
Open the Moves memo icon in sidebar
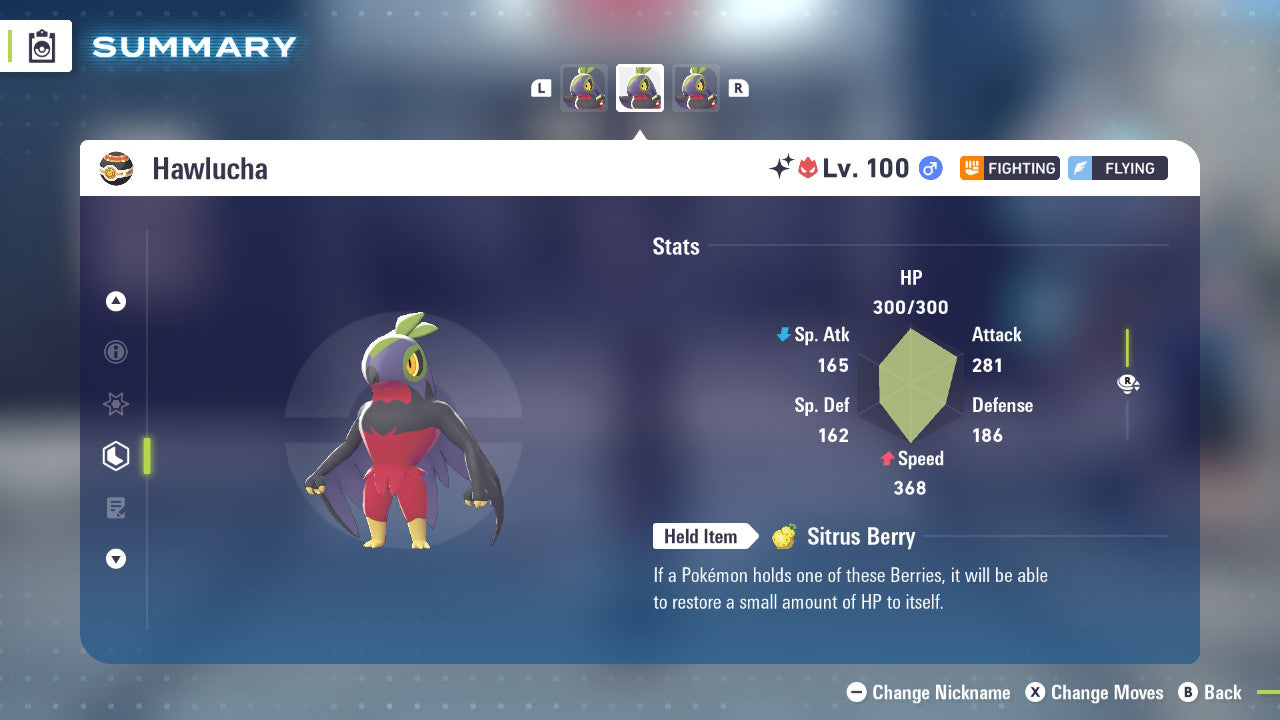[x=116, y=508]
